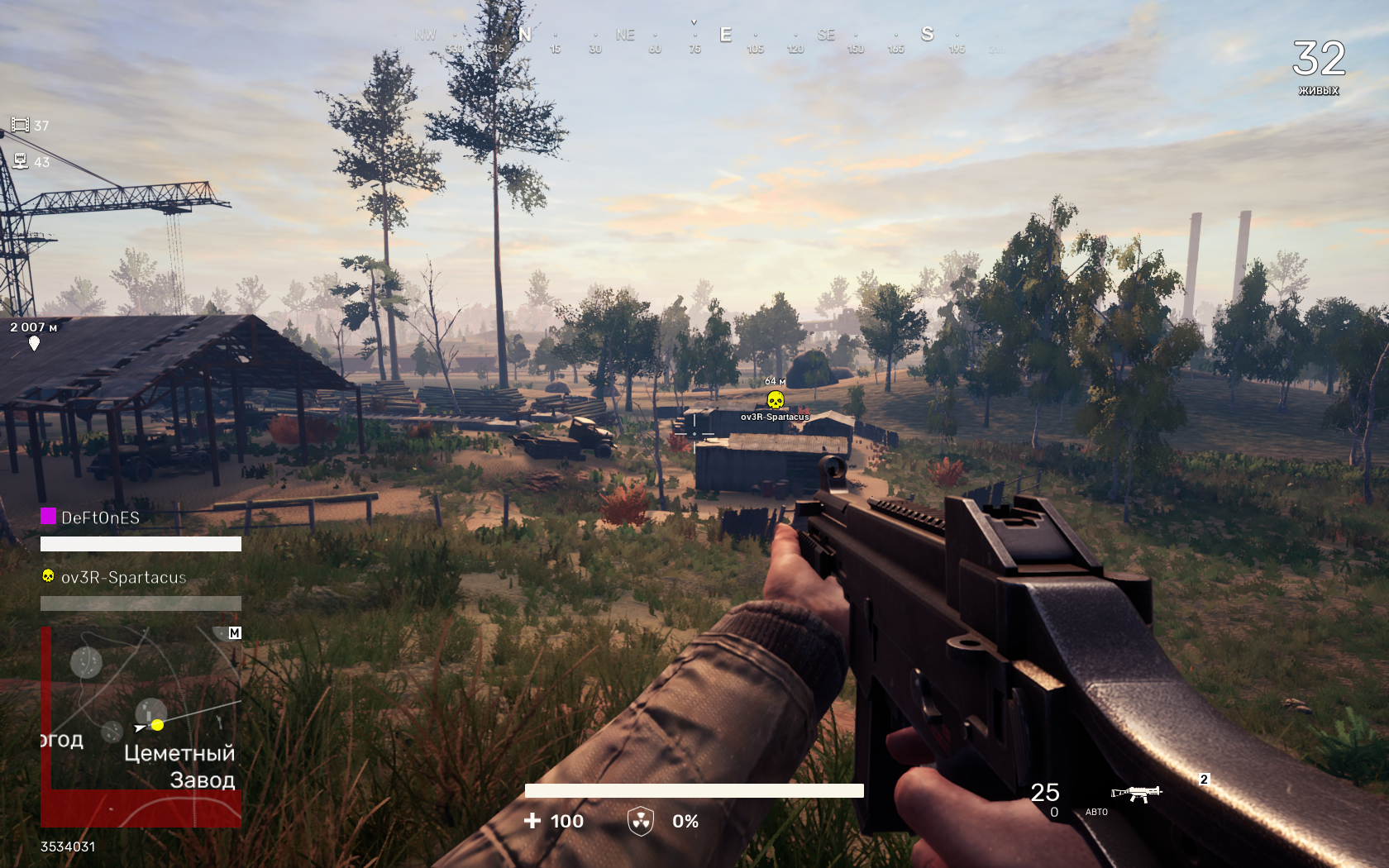Screen dimensions: 1389x868
Task: Click the radiation shield icon
Action: click(x=641, y=821)
